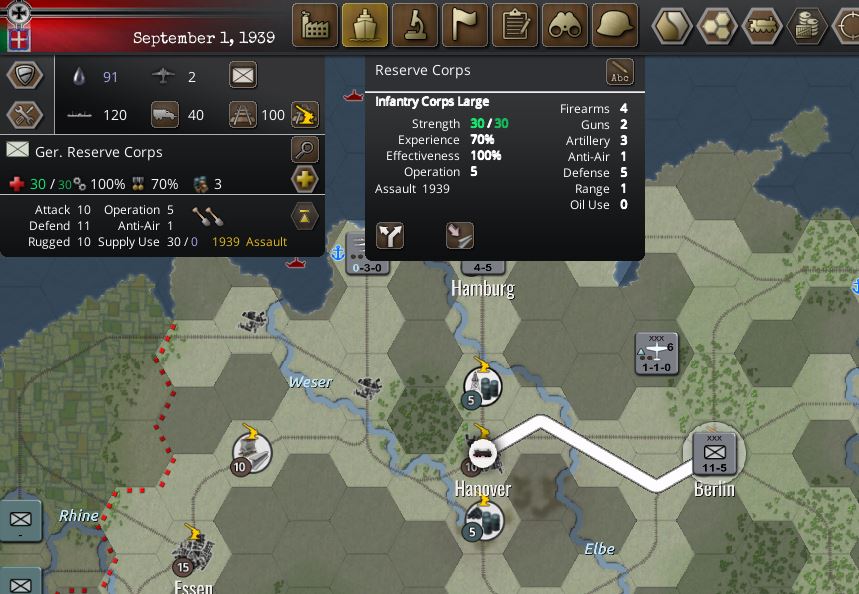Reinforce unit with the yellow plus button
The width and height of the screenshot is (859, 594).
[304, 180]
